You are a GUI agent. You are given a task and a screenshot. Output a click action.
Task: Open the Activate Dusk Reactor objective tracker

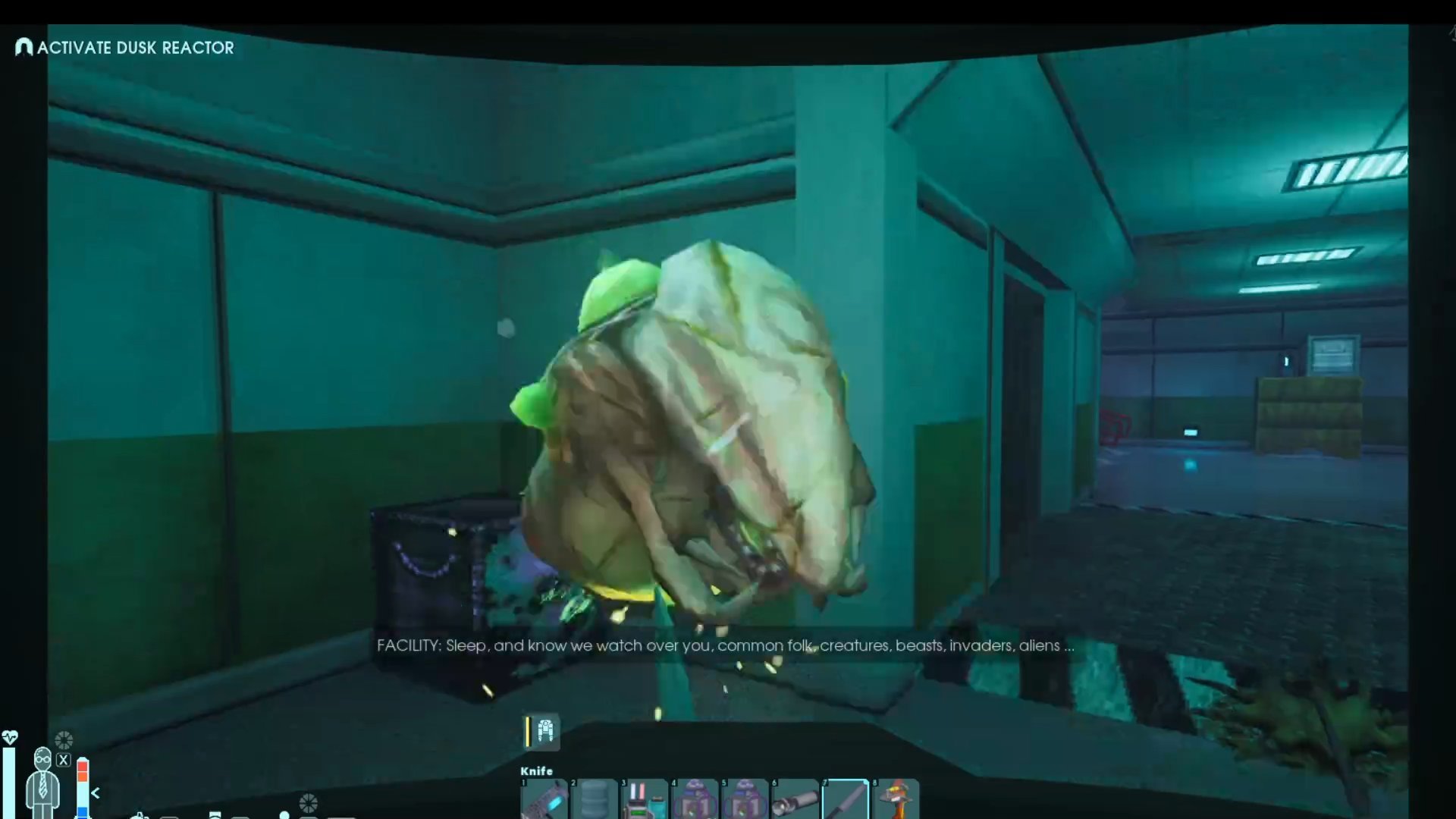tap(125, 48)
